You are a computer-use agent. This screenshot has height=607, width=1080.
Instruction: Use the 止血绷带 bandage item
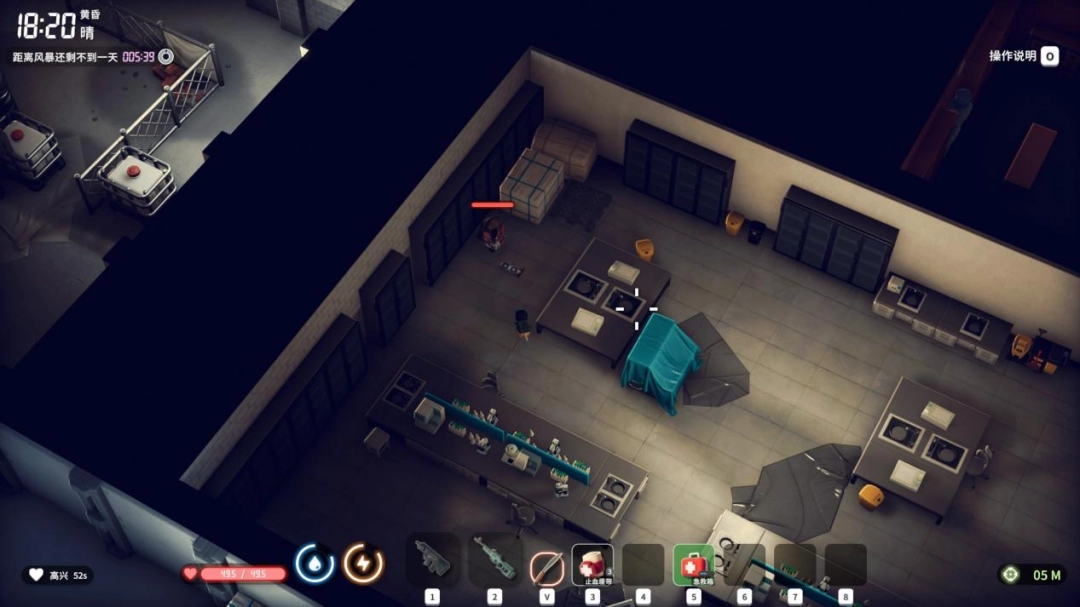tap(592, 565)
